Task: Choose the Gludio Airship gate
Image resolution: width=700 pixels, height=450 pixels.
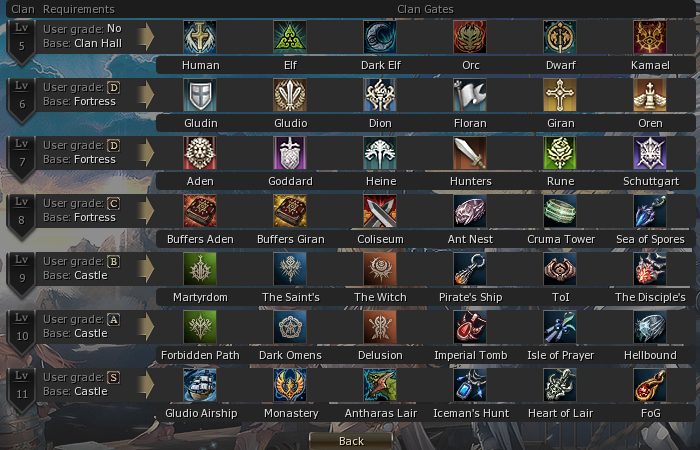Action: 200,386
